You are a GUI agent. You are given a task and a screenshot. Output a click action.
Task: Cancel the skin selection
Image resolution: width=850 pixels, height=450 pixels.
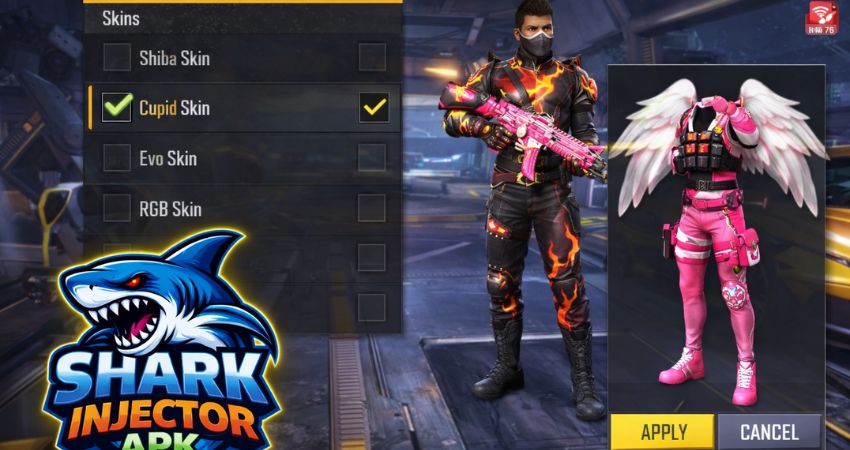pos(768,432)
